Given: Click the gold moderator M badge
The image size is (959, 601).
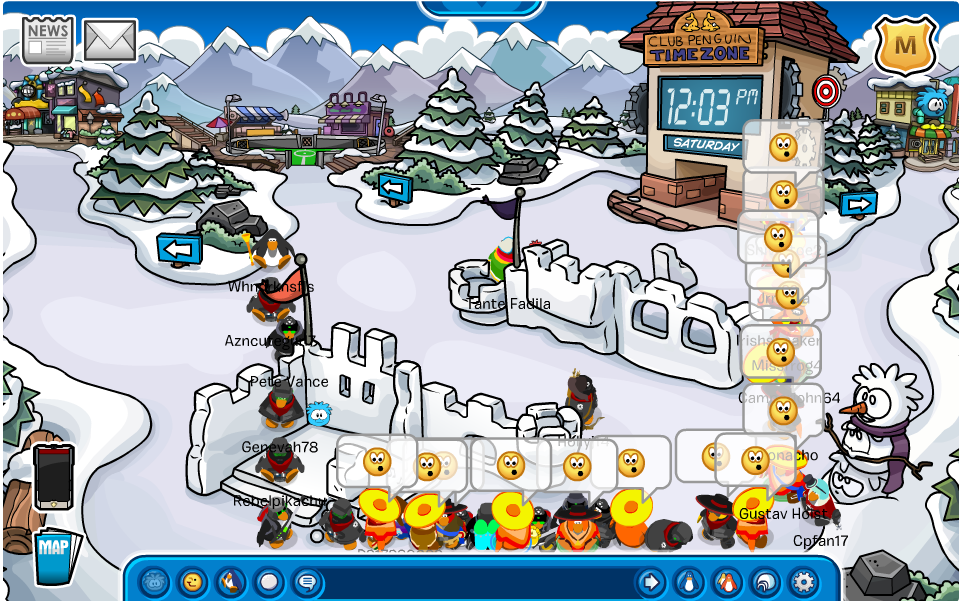Looking at the screenshot, I should [904, 44].
